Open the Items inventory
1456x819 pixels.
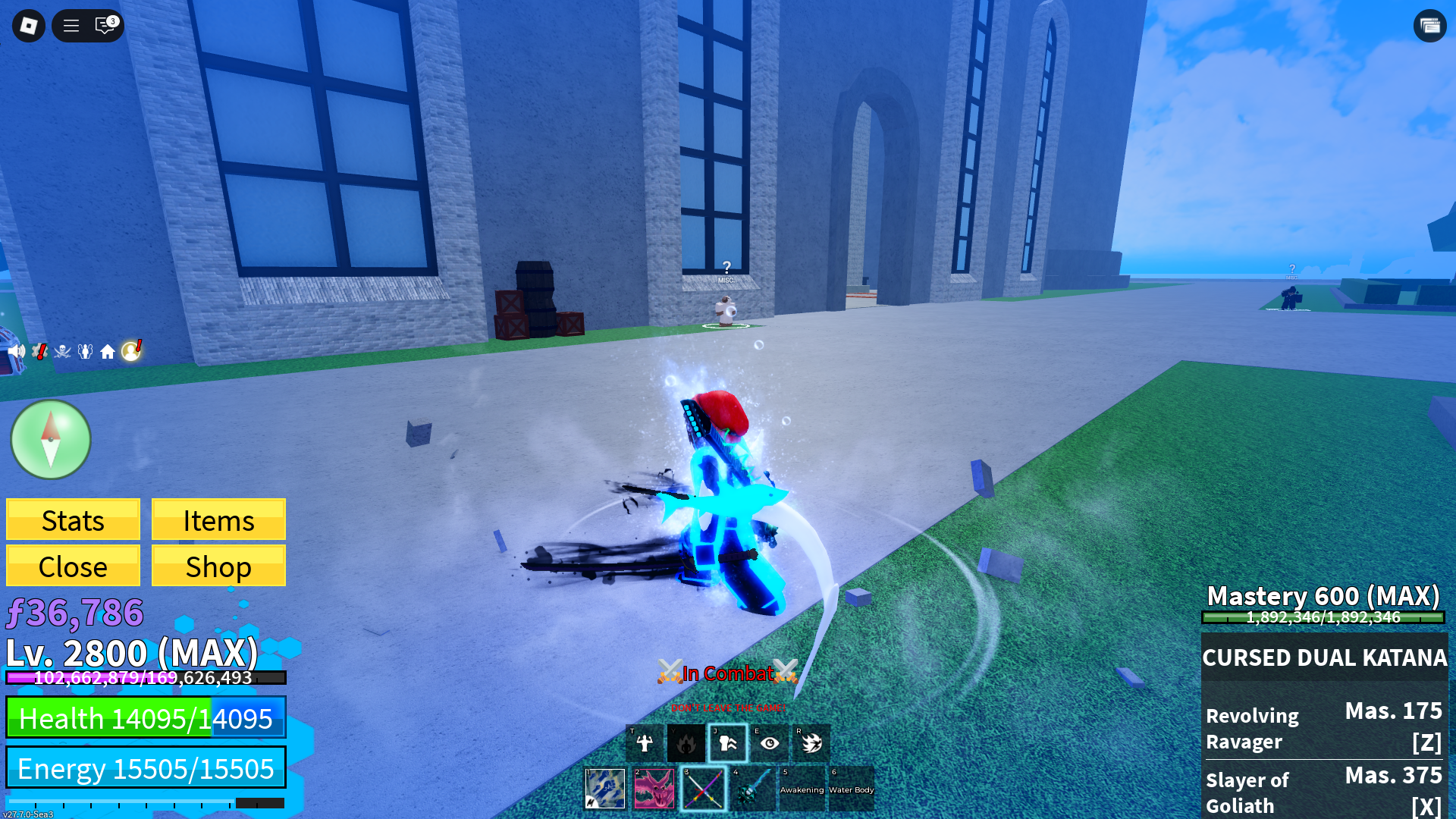point(218,520)
